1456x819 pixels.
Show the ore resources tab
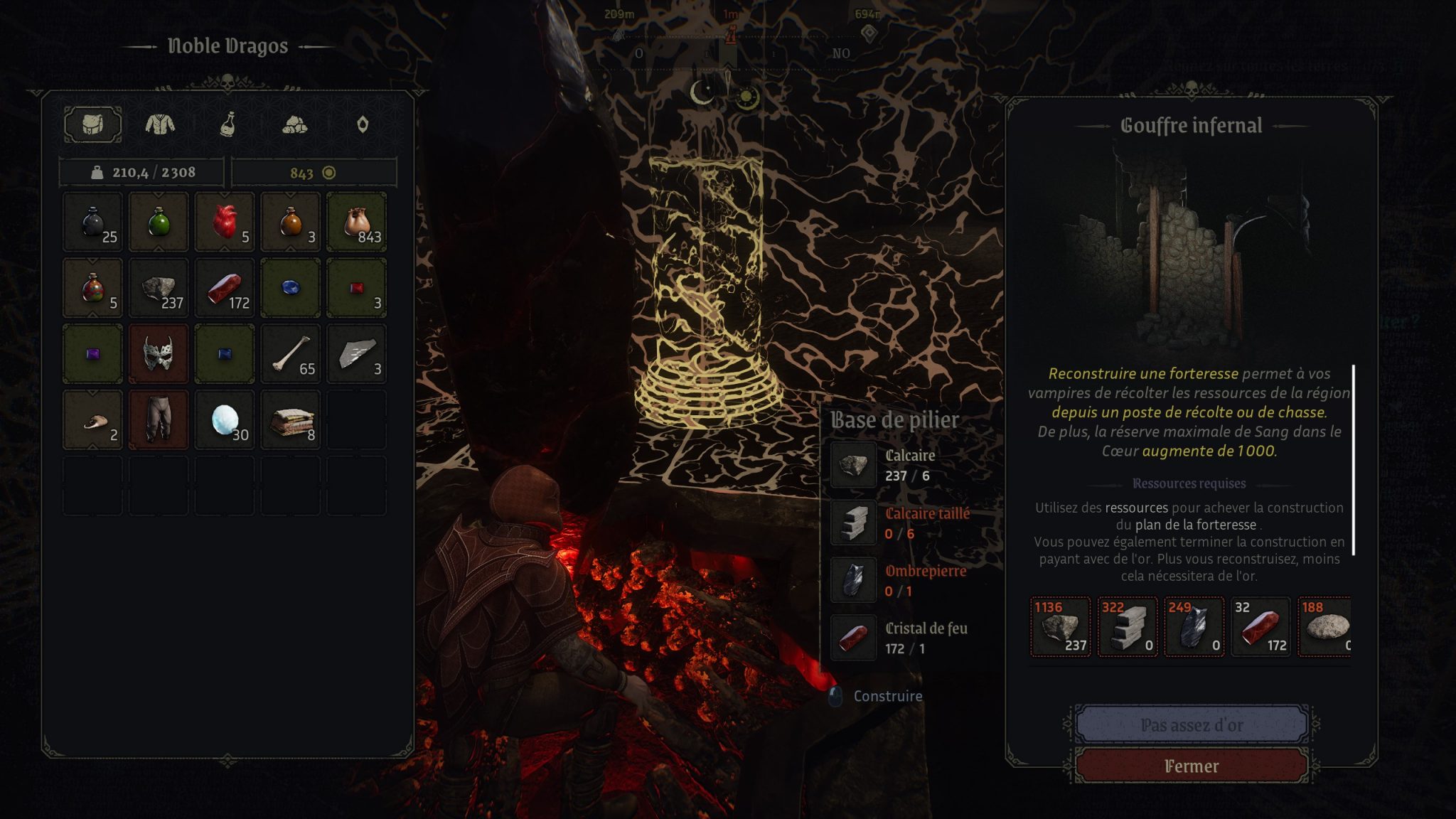click(x=294, y=125)
